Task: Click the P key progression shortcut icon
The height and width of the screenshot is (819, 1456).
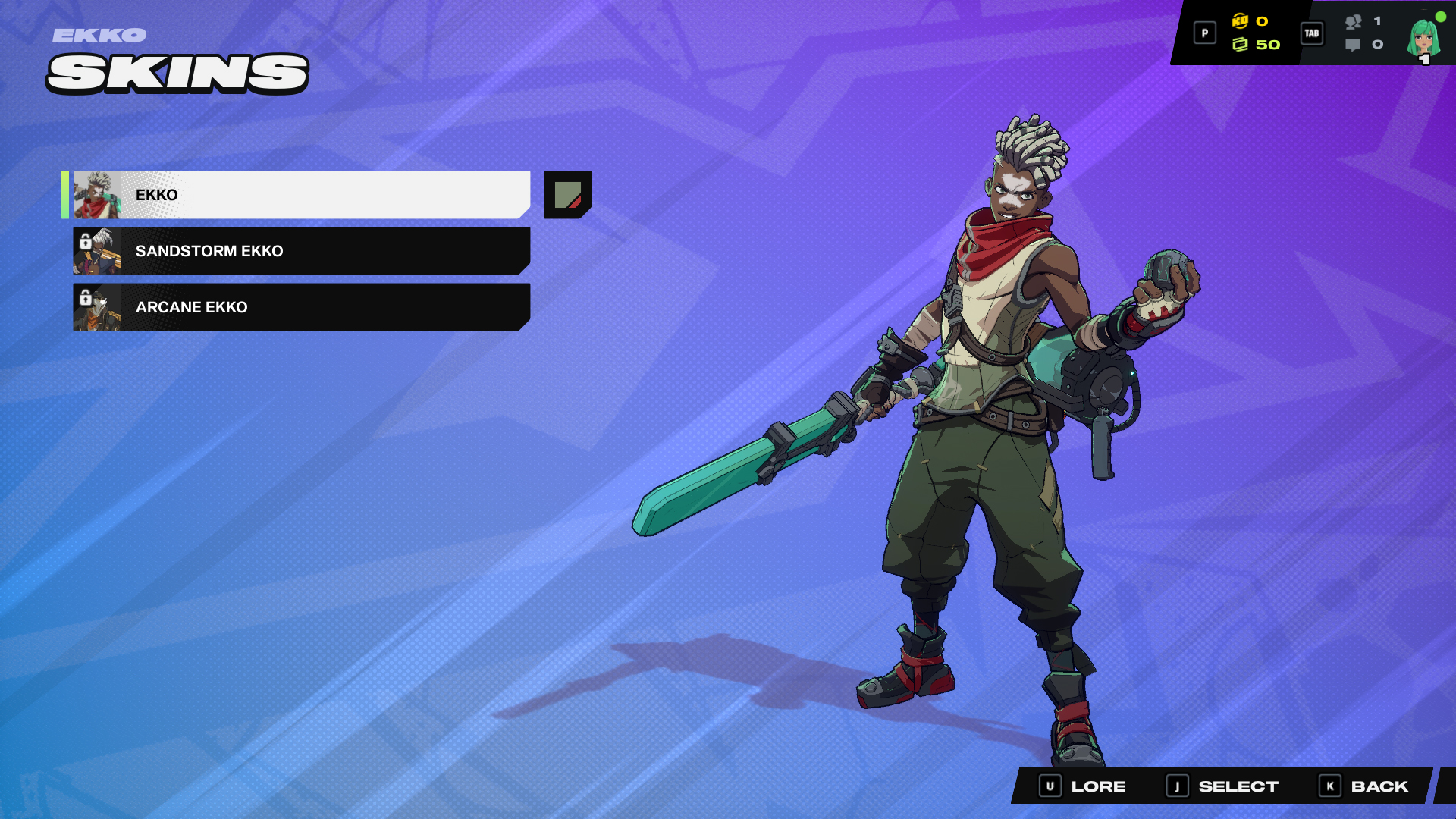Action: coord(1204,33)
